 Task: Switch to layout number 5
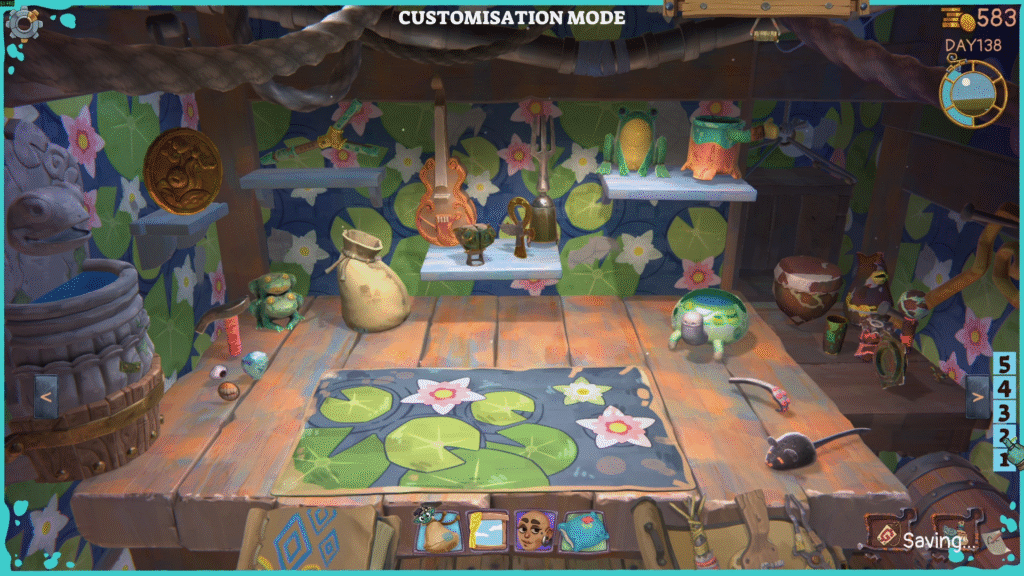(1004, 365)
